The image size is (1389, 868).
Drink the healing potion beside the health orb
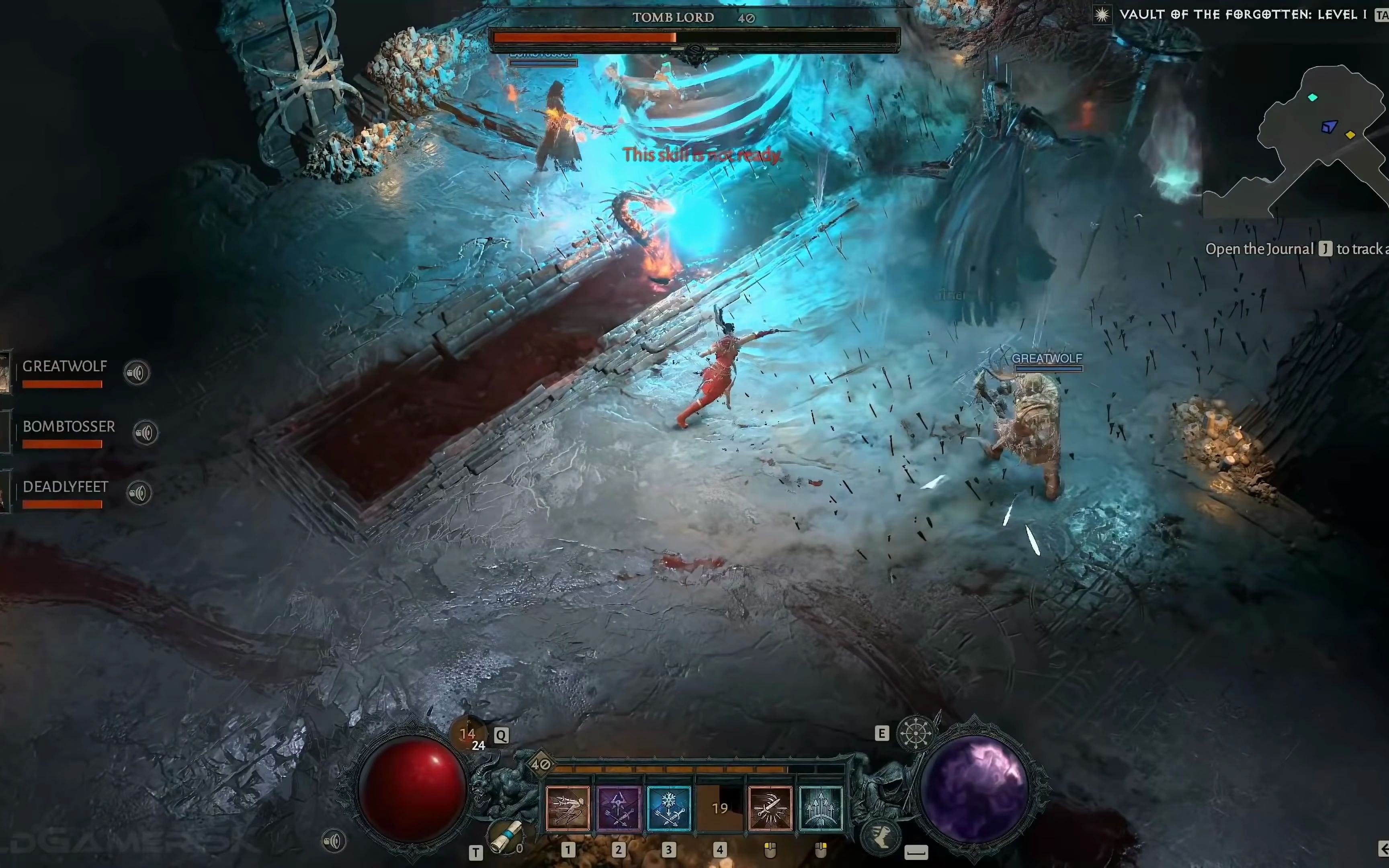(x=468, y=735)
